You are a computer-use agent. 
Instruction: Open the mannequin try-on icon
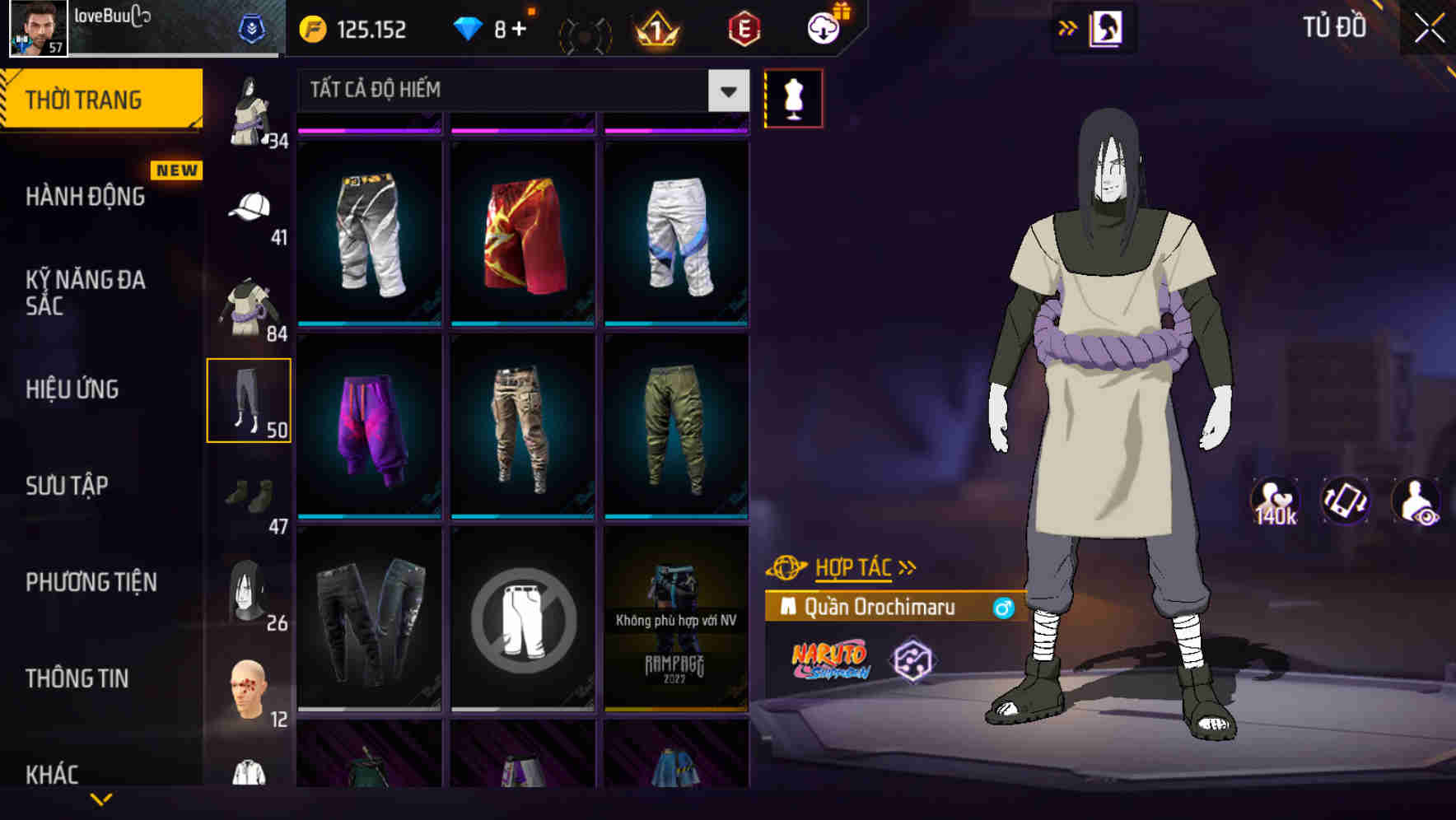pos(793,97)
